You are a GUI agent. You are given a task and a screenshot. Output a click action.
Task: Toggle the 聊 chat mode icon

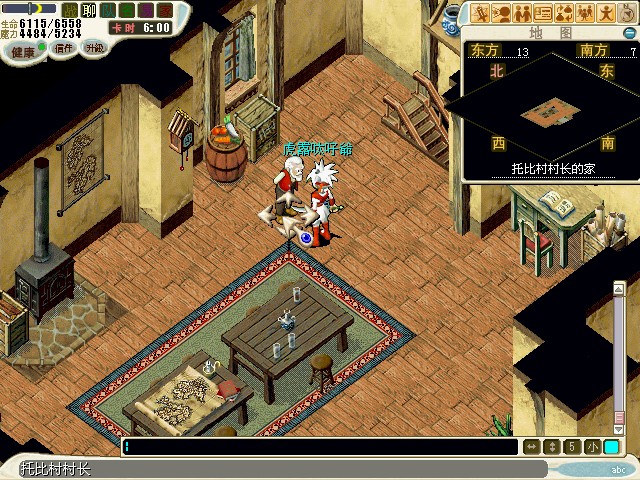pyautogui.click(x=87, y=9)
